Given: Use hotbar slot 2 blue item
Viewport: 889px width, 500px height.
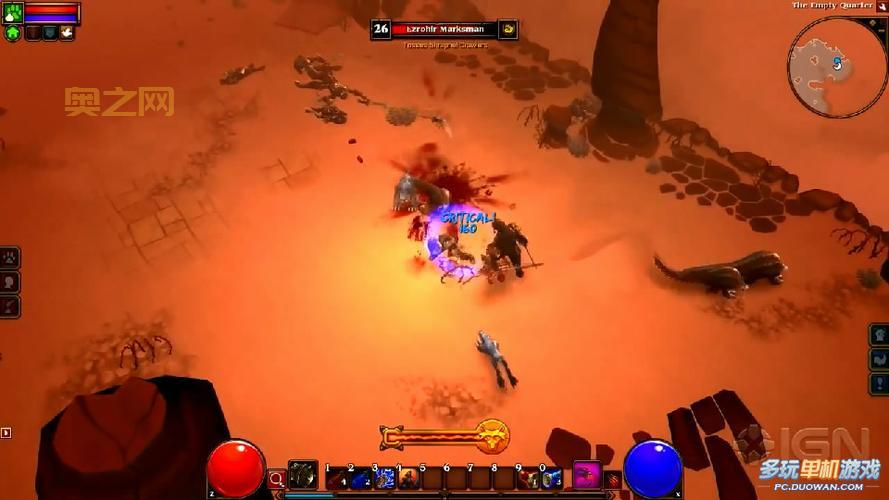Looking at the screenshot, I should [x=361, y=478].
